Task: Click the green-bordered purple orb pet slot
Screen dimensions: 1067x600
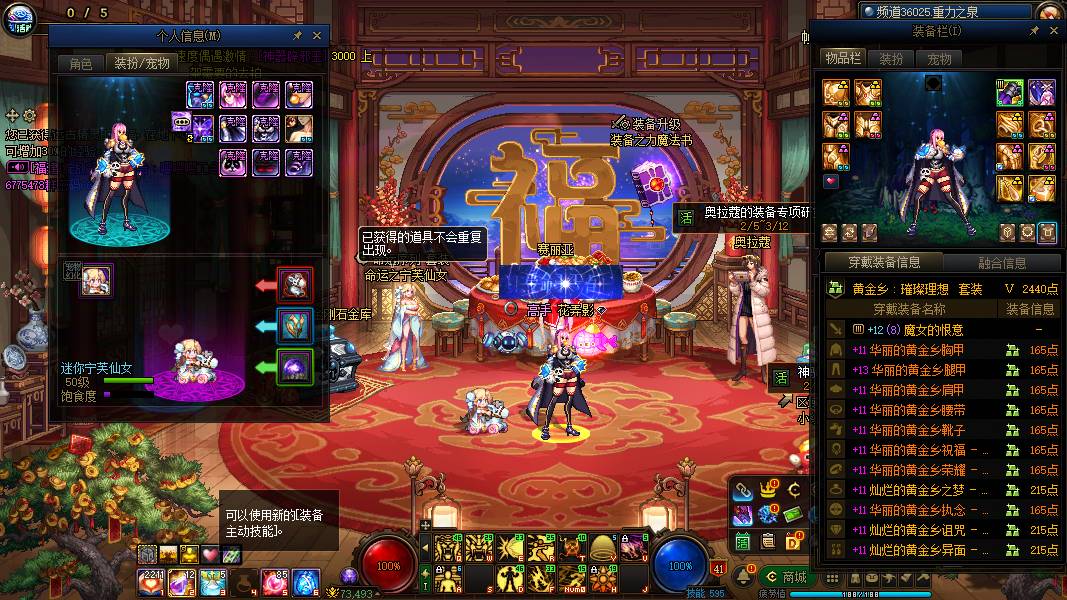Action: pos(295,367)
